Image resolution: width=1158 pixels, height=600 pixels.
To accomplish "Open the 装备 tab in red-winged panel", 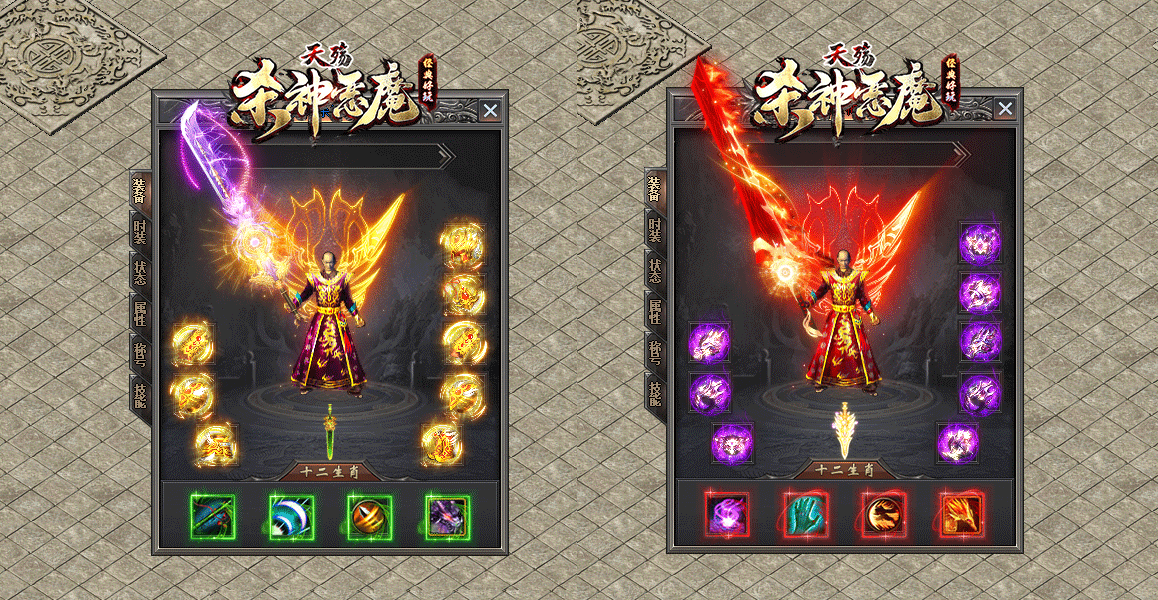I will pyautogui.click(x=655, y=191).
